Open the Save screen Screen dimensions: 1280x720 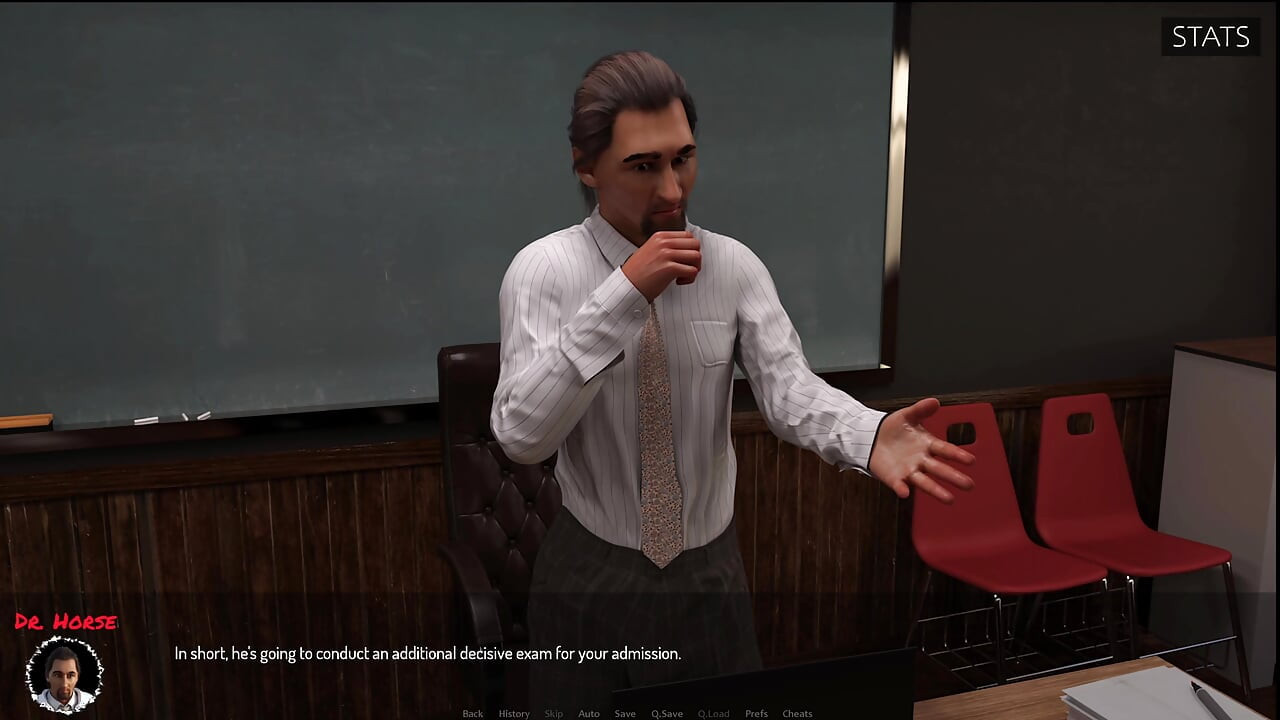coord(625,713)
